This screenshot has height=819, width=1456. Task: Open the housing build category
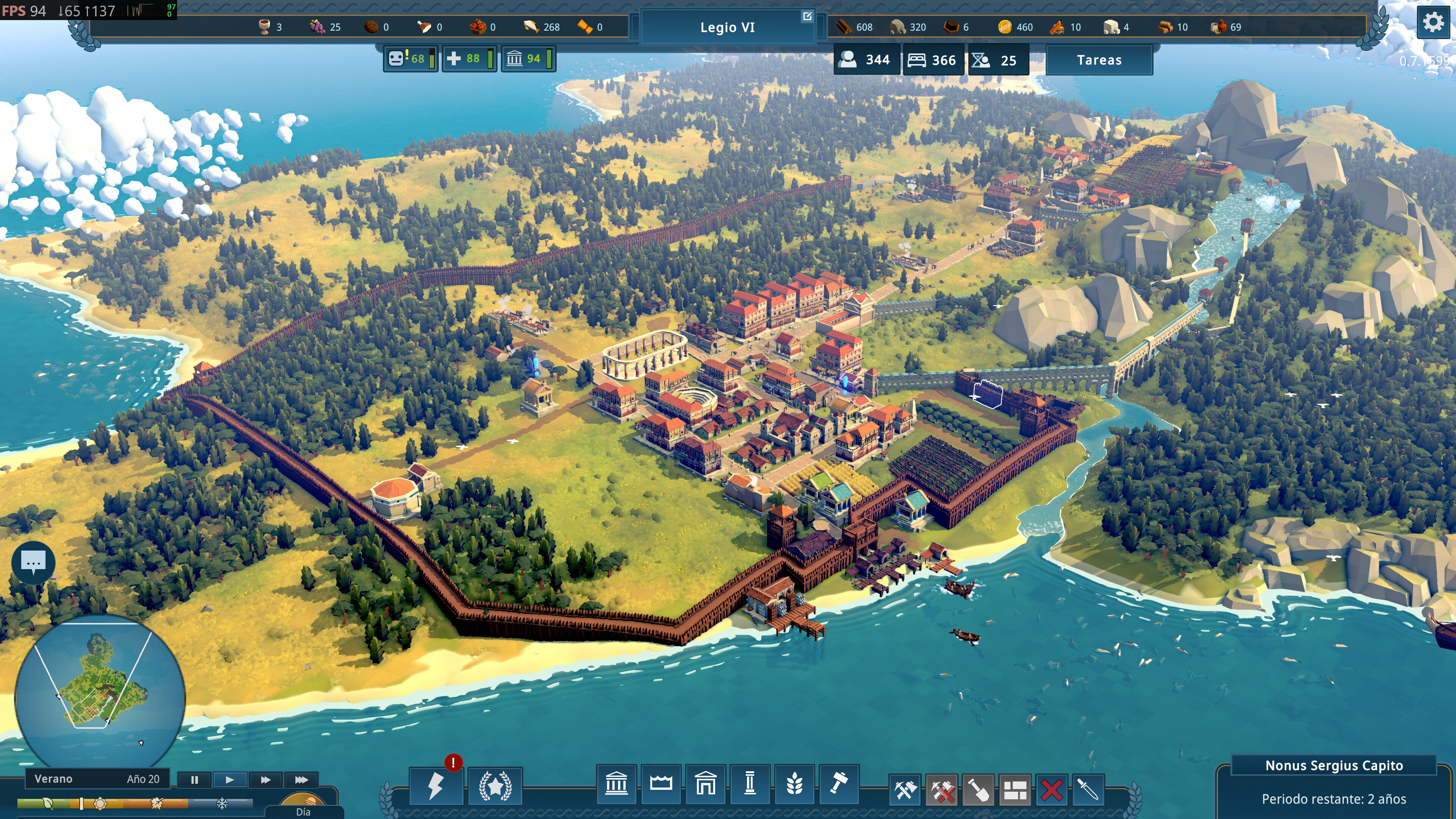pyautogui.click(x=705, y=784)
